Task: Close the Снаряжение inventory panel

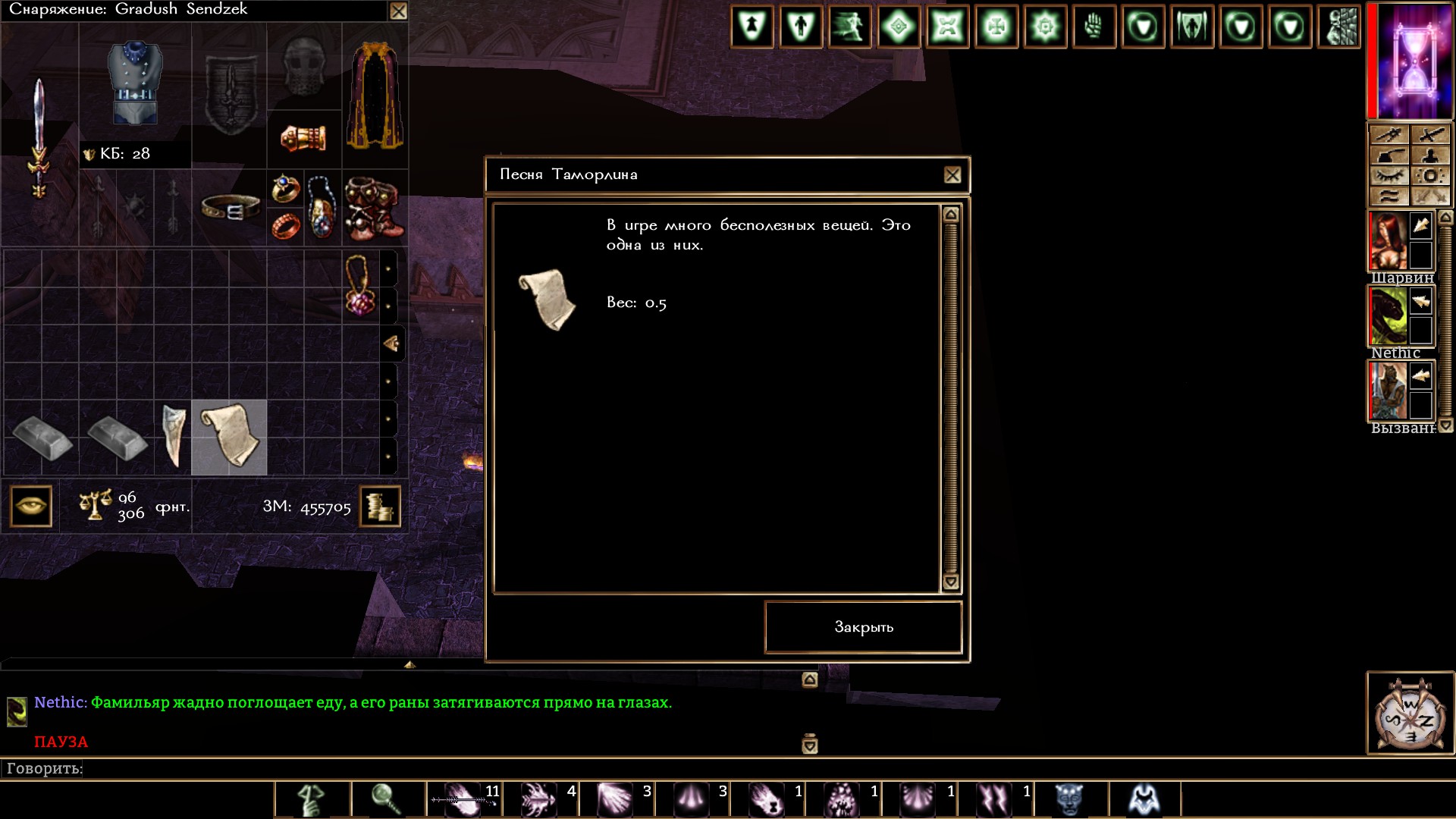Action: point(398,11)
